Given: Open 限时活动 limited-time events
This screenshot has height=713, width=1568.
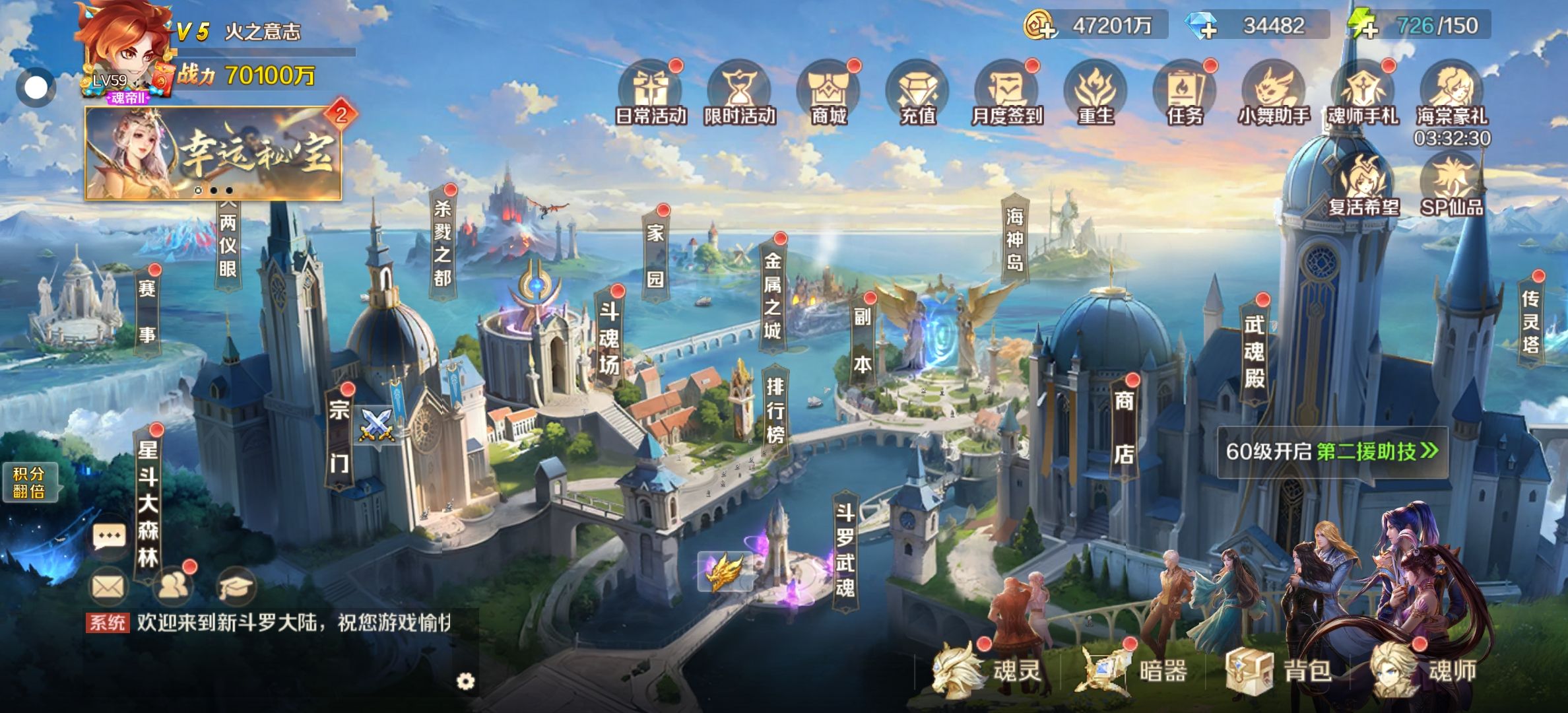Looking at the screenshot, I should click(739, 93).
